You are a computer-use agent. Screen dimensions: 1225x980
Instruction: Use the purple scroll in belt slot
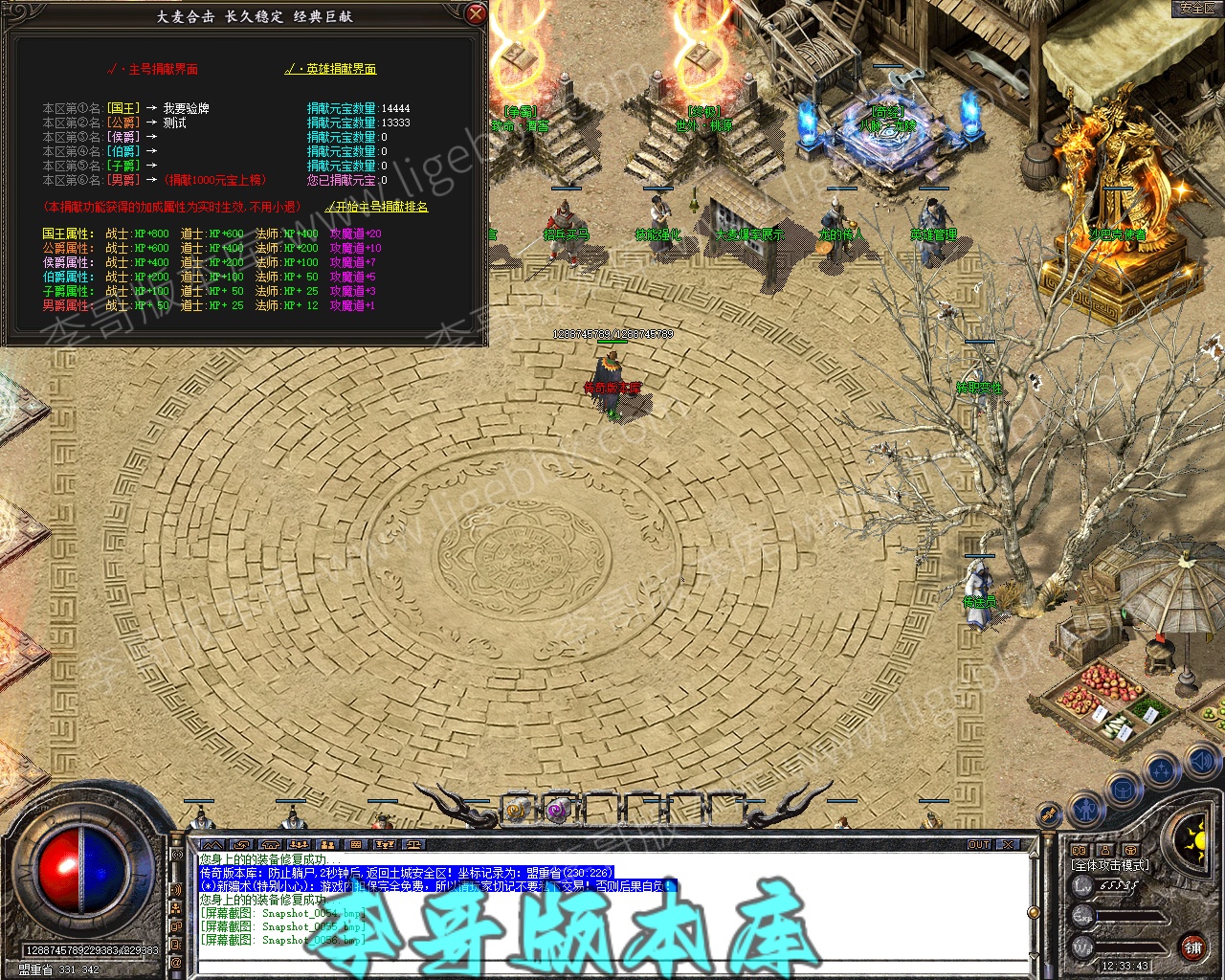tap(557, 811)
